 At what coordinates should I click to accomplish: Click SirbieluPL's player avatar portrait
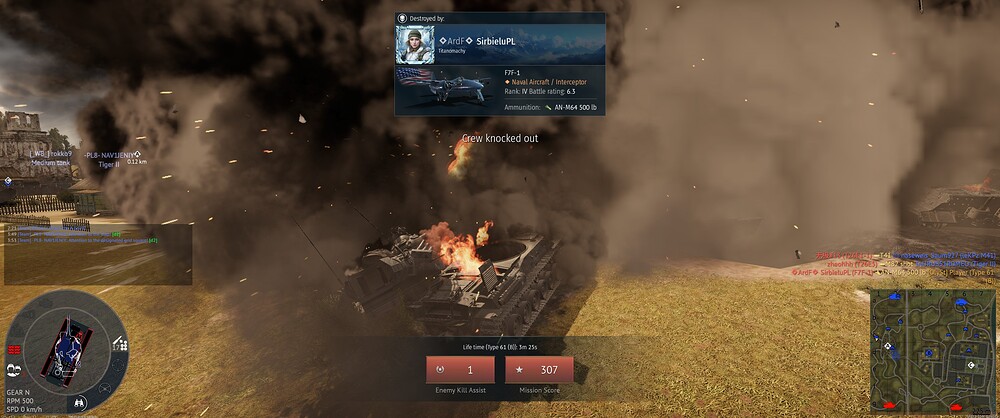tap(414, 44)
